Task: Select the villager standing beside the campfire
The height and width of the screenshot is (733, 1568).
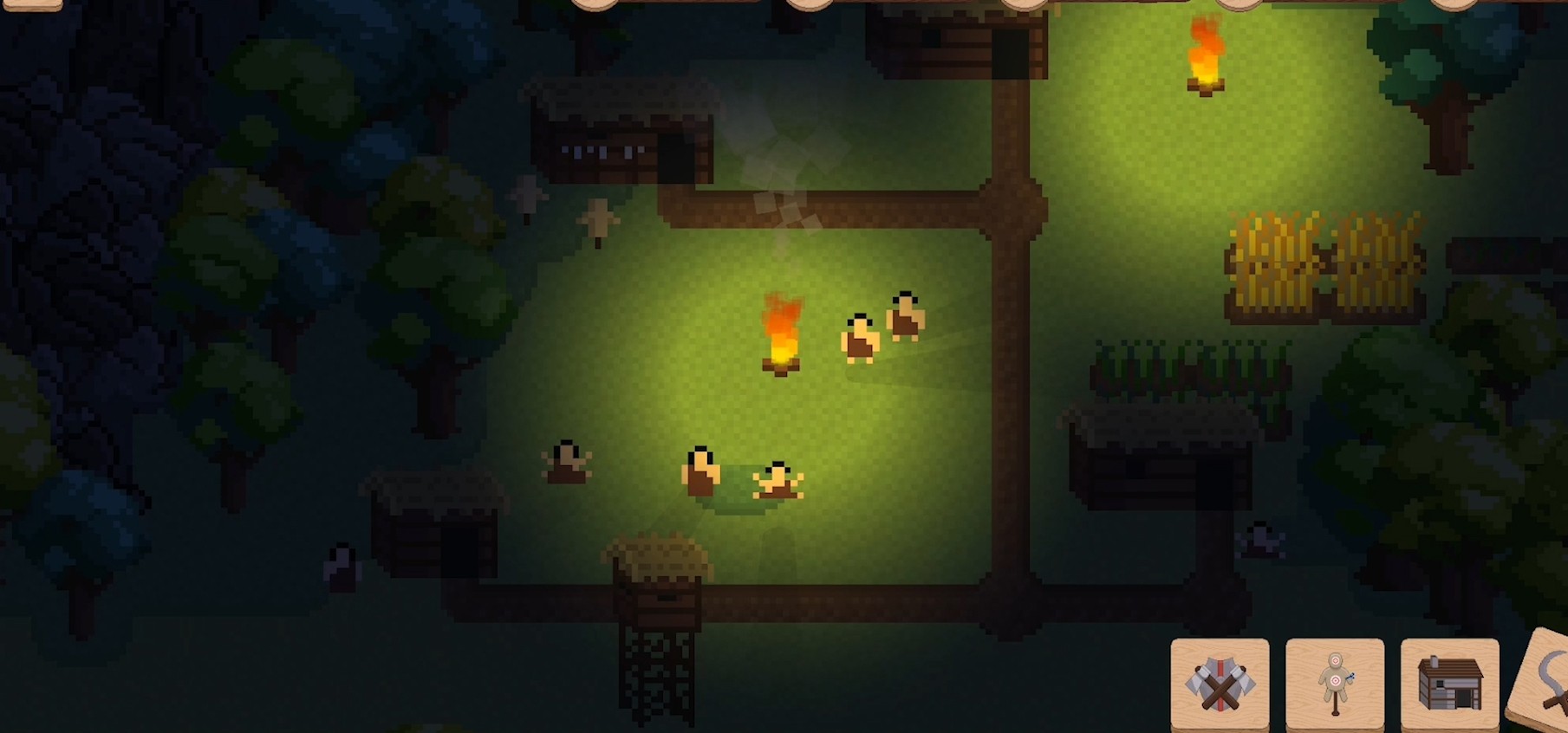Action: (x=860, y=338)
